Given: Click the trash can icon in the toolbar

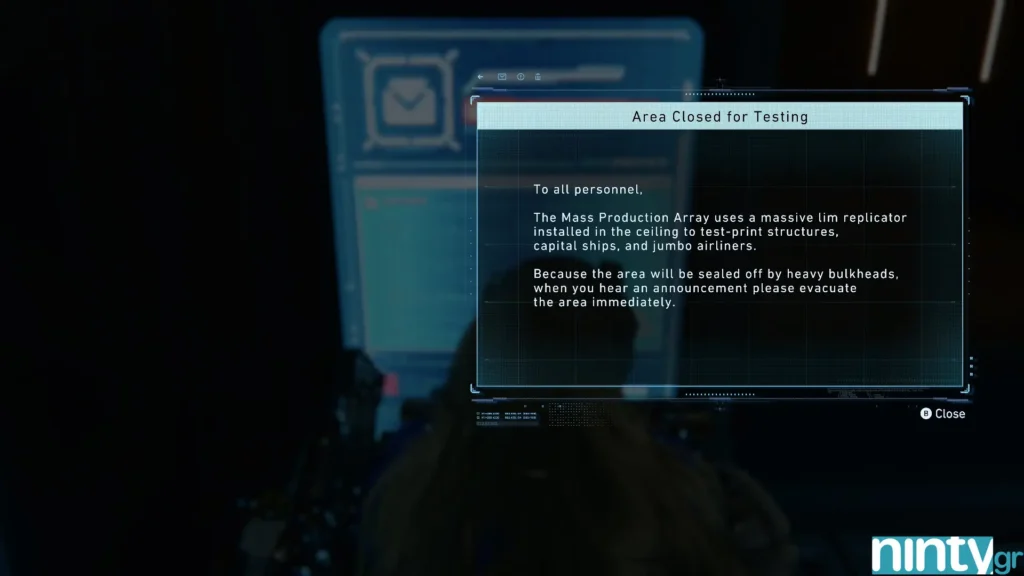Looking at the screenshot, I should 538,77.
